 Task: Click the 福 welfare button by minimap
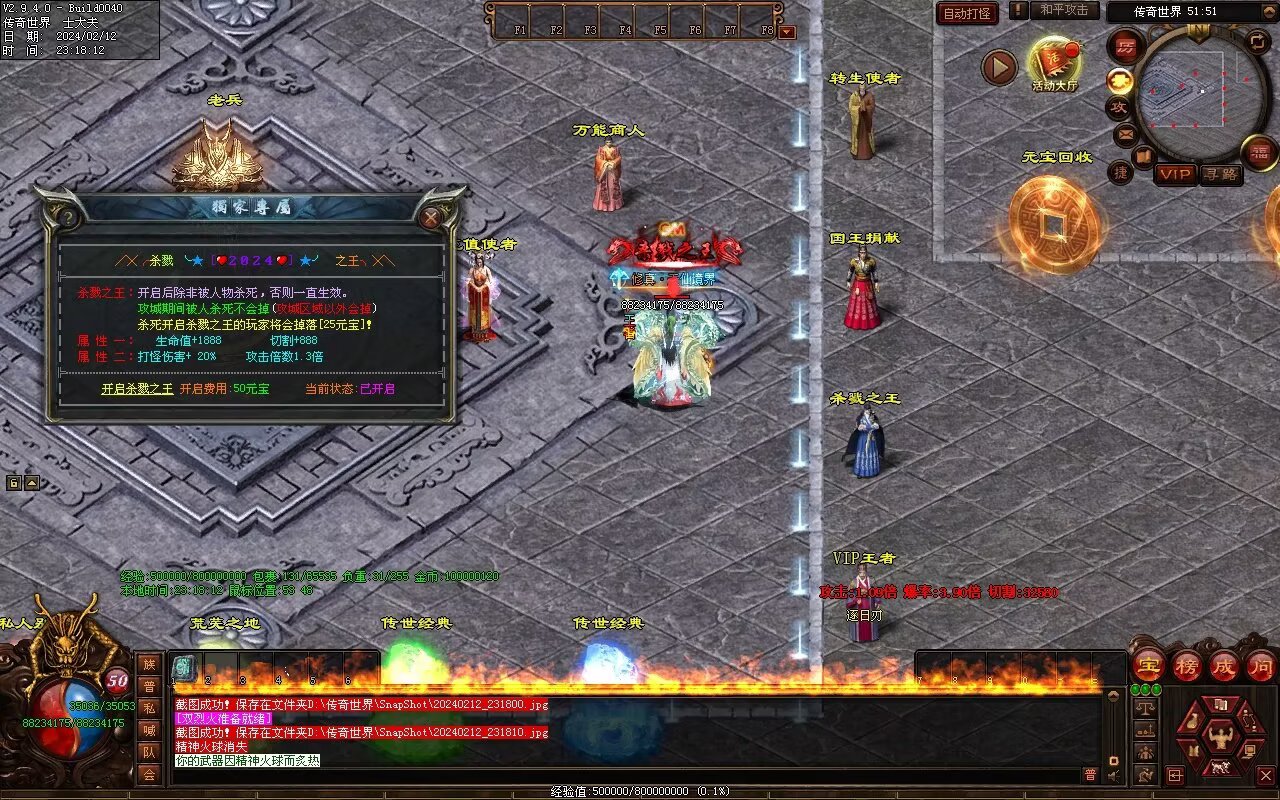click(1259, 152)
